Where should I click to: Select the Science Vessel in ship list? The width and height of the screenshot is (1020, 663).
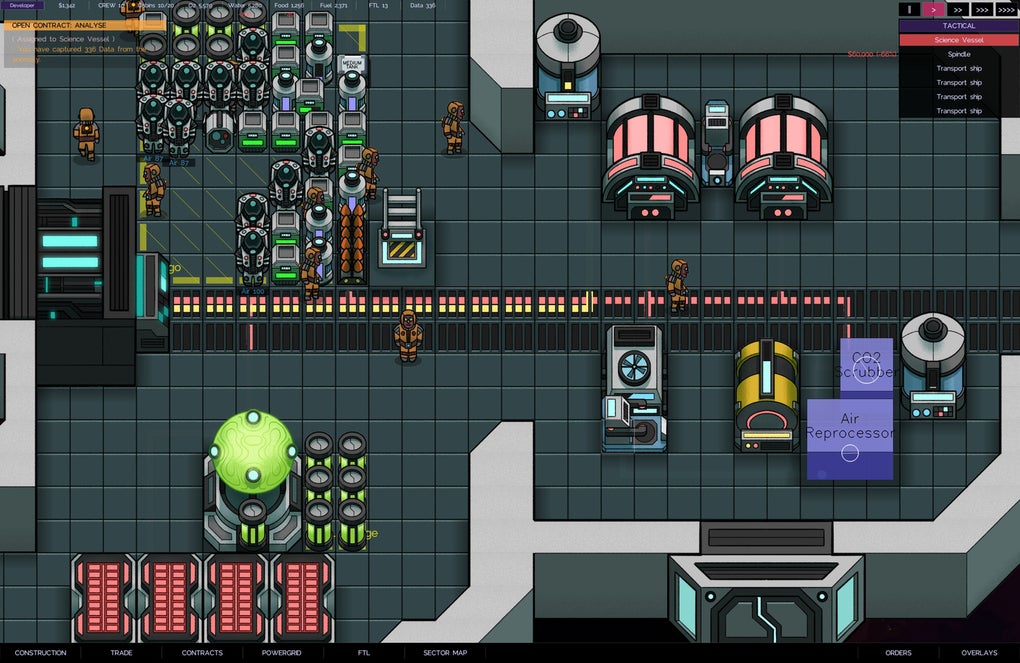click(x=958, y=40)
